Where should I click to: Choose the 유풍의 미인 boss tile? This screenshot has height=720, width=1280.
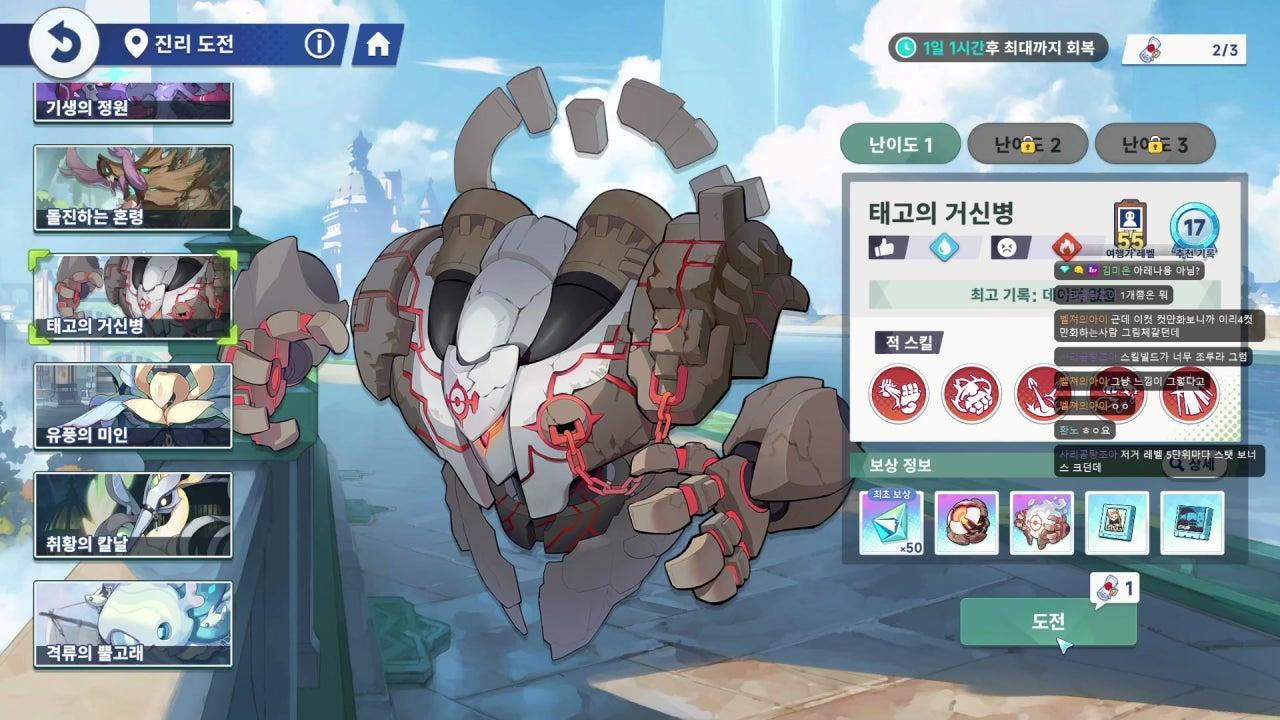coord(133,405)
